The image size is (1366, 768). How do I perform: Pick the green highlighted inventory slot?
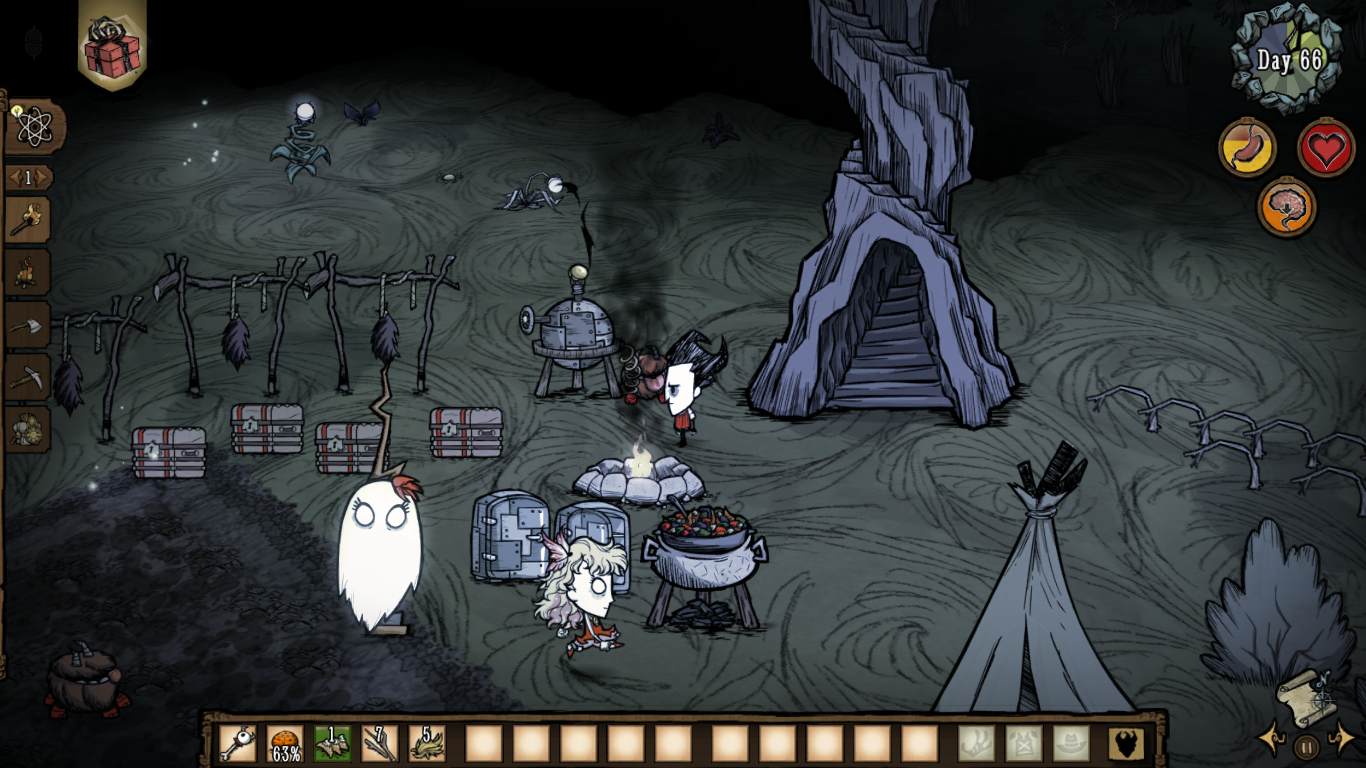click(x=333, y=743)
